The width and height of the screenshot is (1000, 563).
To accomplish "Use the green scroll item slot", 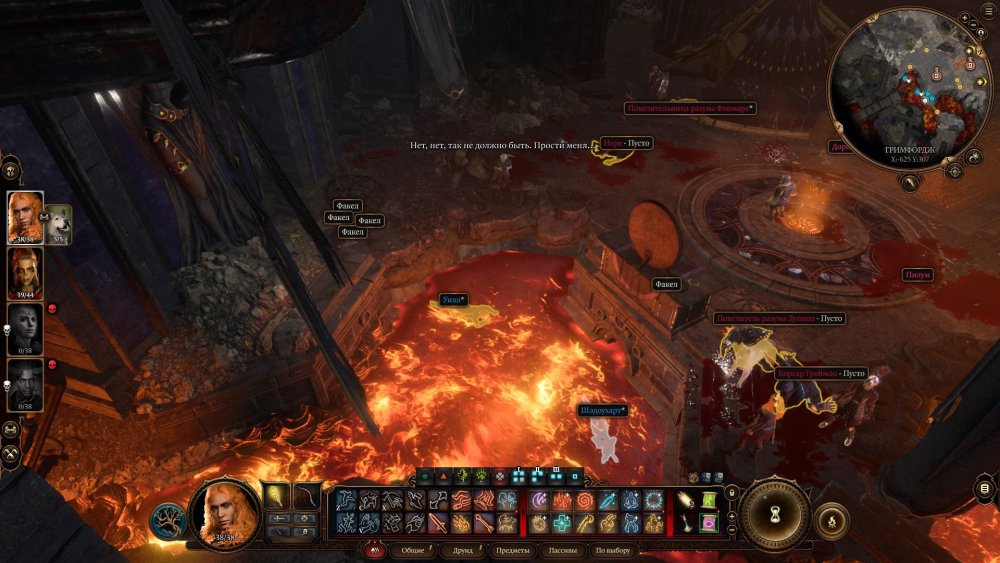I will (709, 500).
